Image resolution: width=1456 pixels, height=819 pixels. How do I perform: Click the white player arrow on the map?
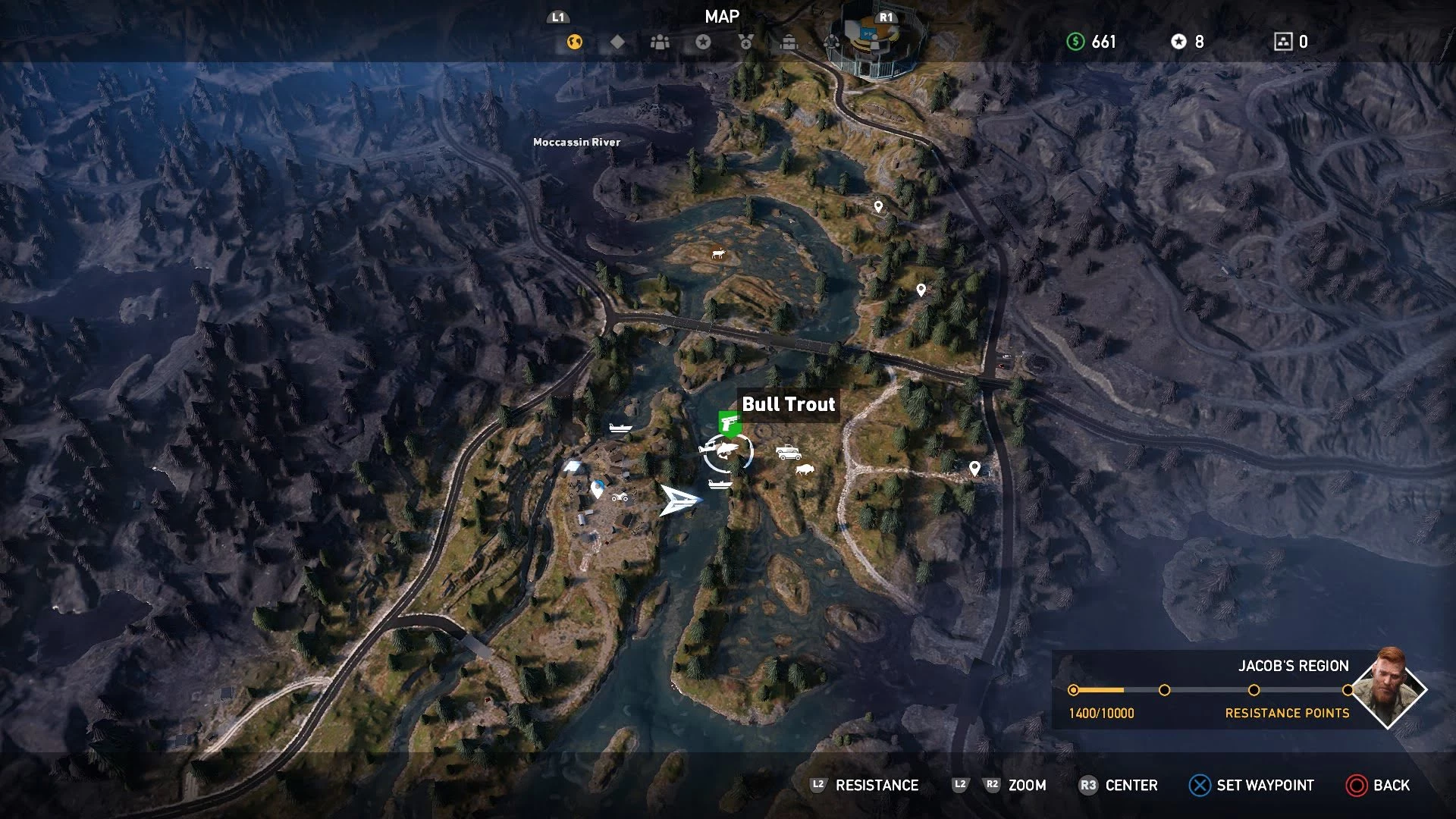click(679, 500)
